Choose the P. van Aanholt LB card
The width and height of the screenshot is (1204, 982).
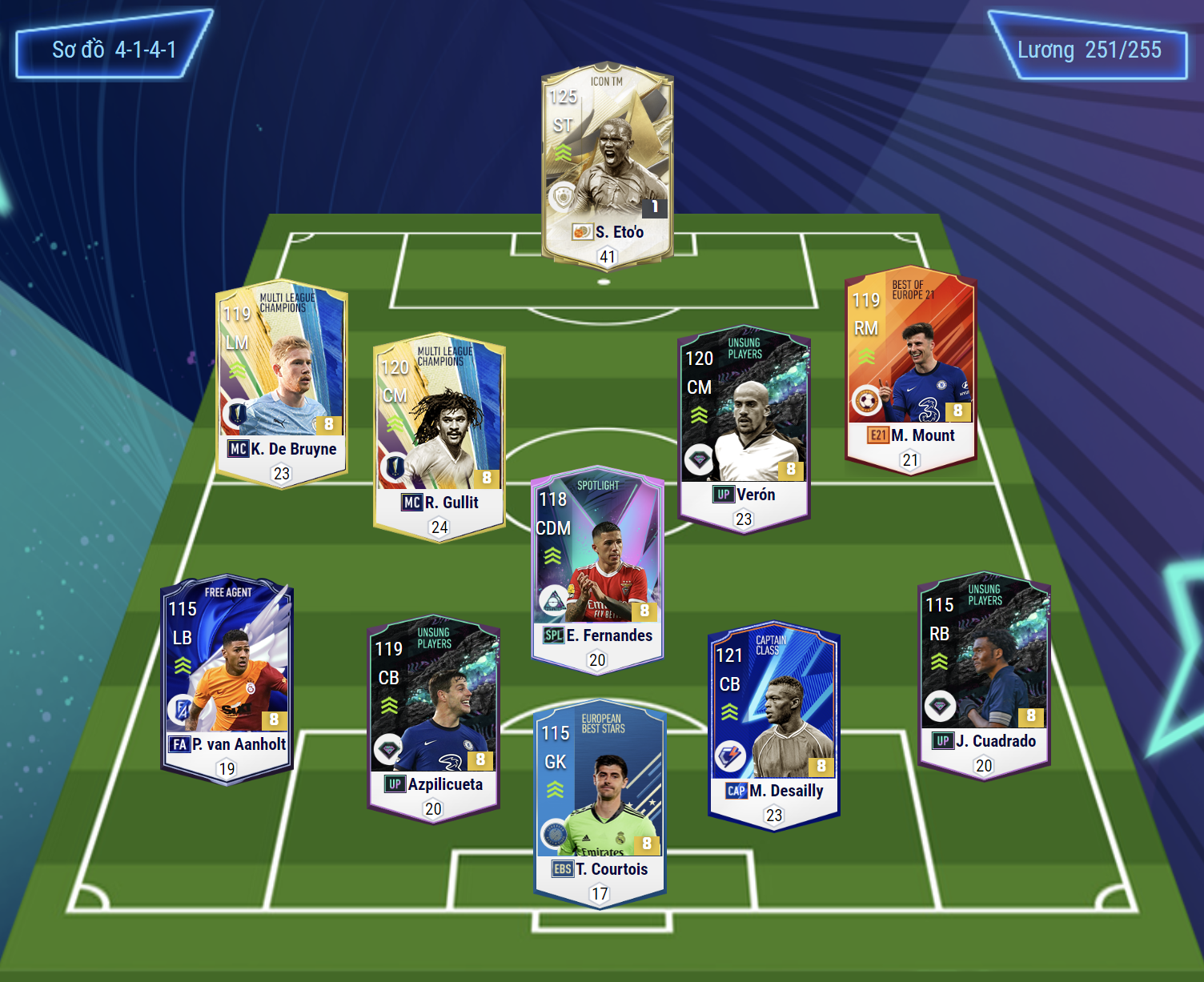(227, 678)
